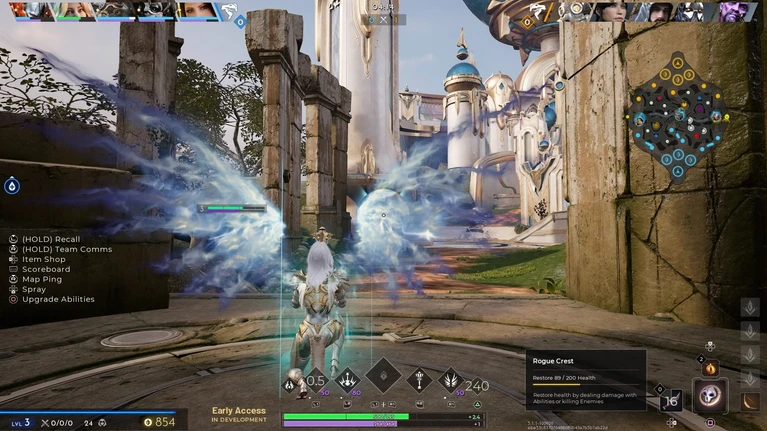
Task: Use the ability diamond beside the 240
Action: pyautogui.click(x=451, y=380)
